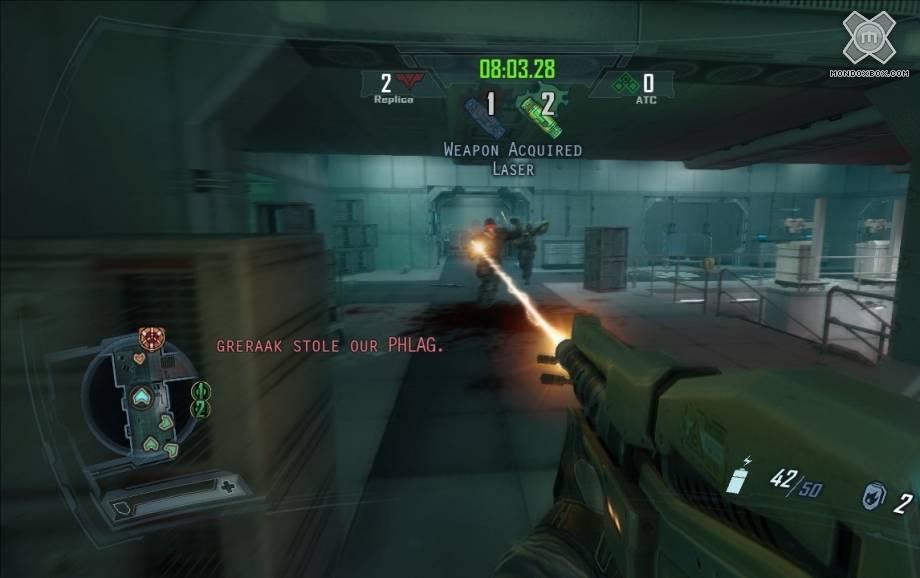Open the MondoXbox watermark logo

pos(869,39)
